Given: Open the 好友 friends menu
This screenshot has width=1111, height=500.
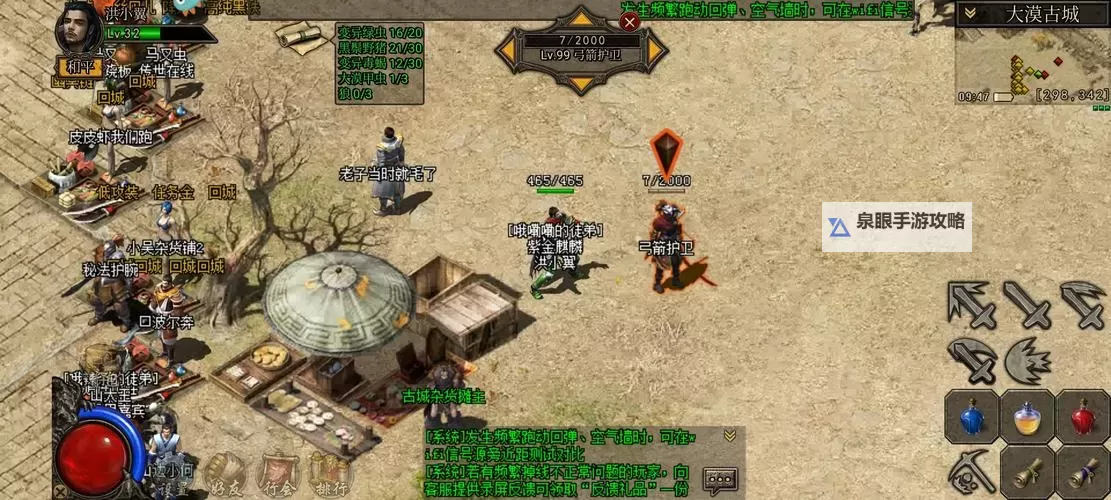Looking at the screenshot, I should point(226,475).
